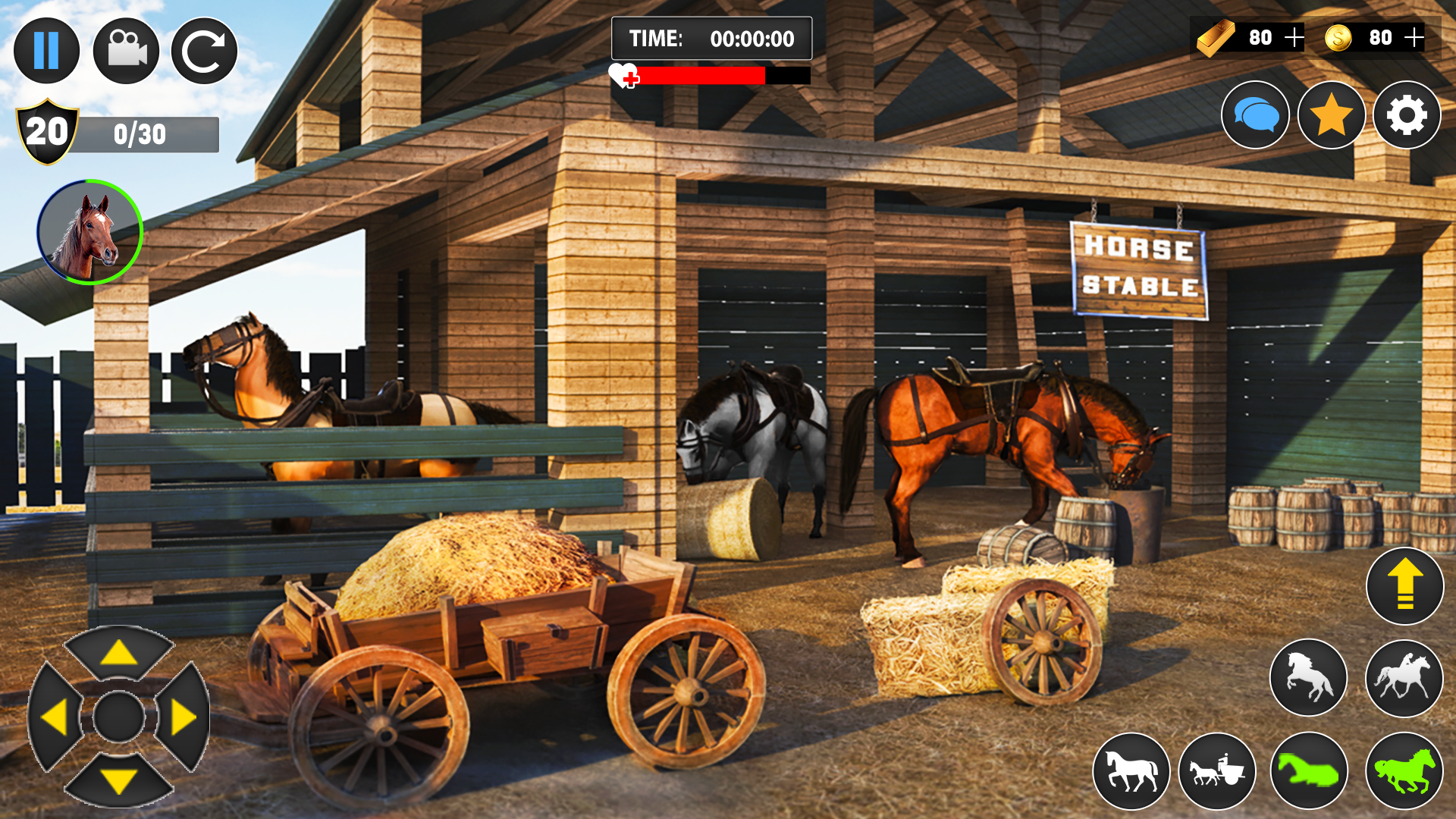Rate the game with the star icon

click(x=1332, y=115)
